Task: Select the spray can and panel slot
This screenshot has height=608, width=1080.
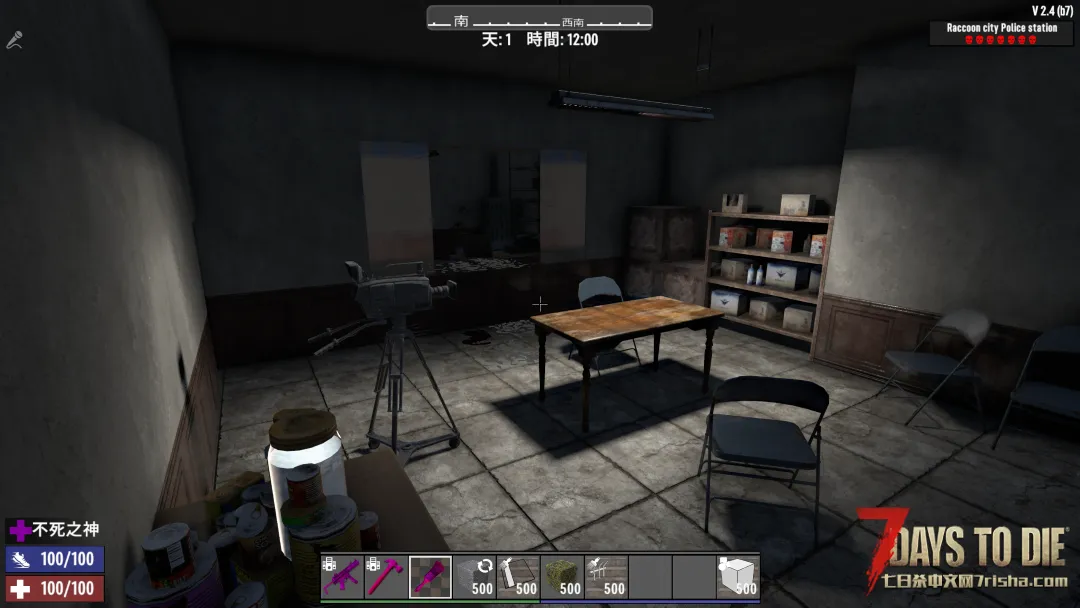Action: tap(518, 577)
